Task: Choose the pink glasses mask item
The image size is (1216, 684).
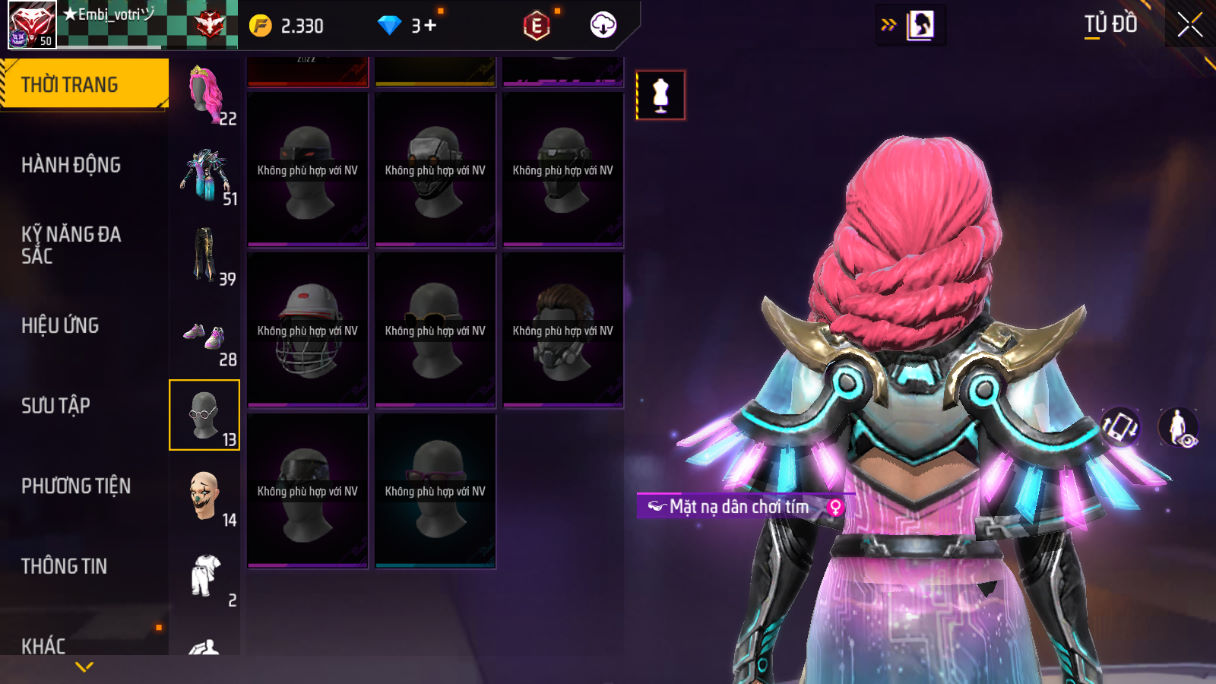Action: pyautogui.click(x=435, y=491)
